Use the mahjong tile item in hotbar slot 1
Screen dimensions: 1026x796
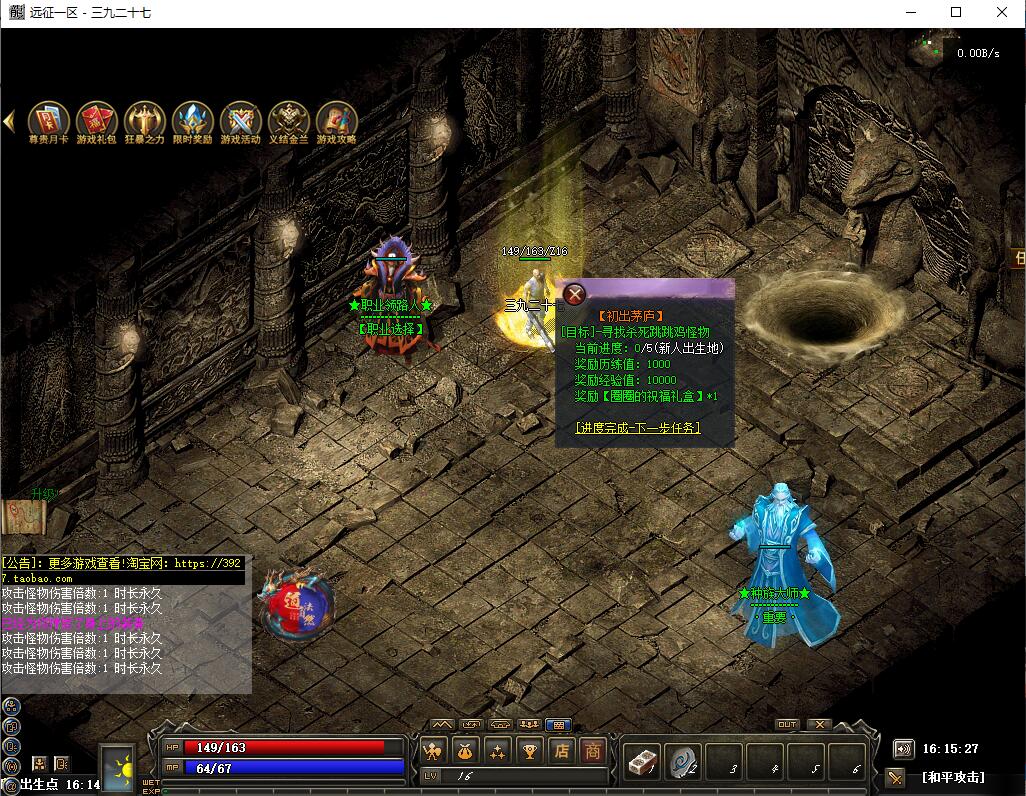[642, 762]
